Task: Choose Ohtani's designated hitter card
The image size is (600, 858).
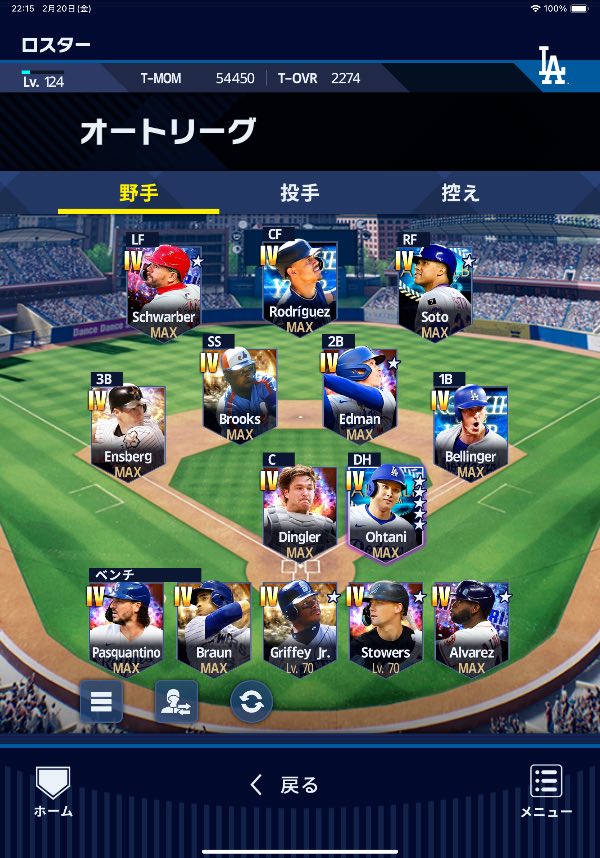Action: pos(385,510)
